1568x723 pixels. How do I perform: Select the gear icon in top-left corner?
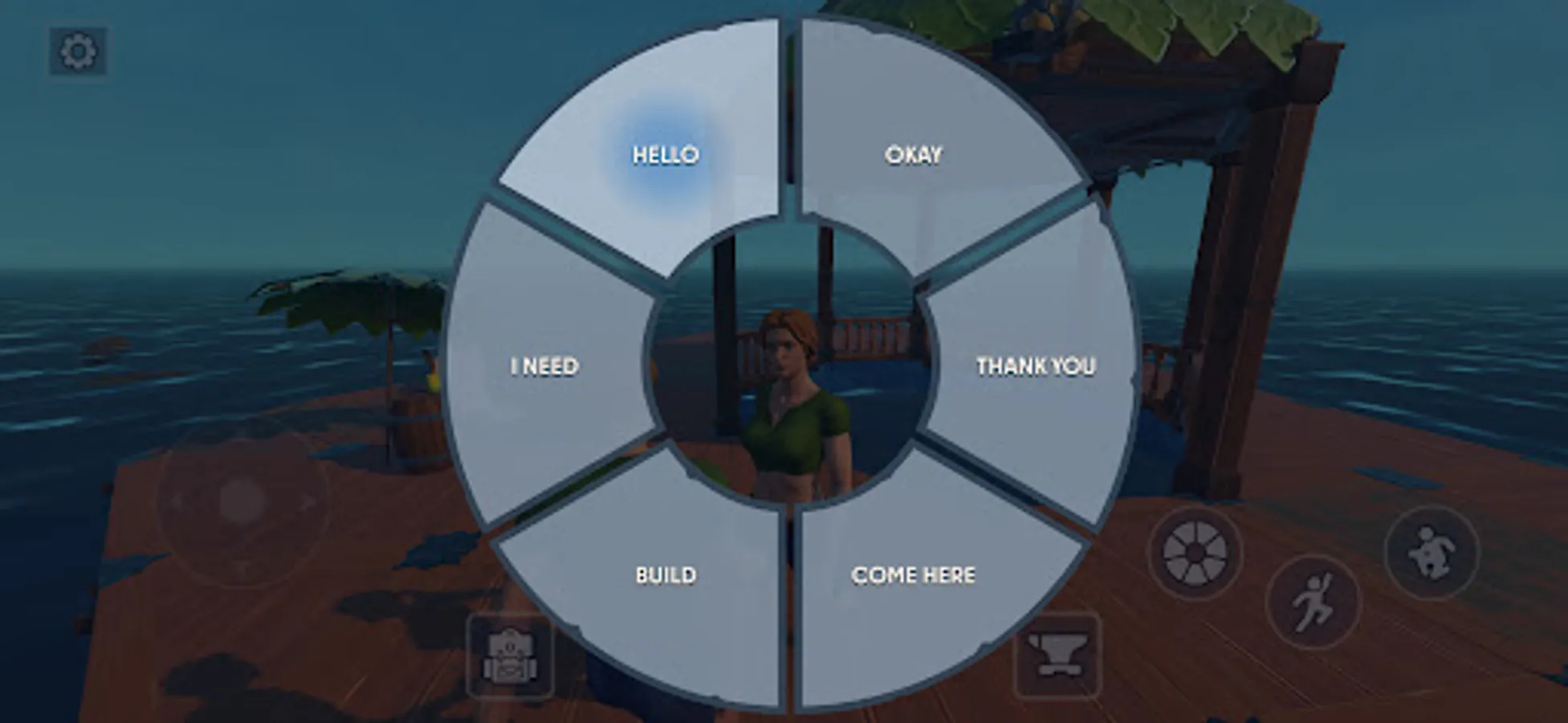point(78,51)
